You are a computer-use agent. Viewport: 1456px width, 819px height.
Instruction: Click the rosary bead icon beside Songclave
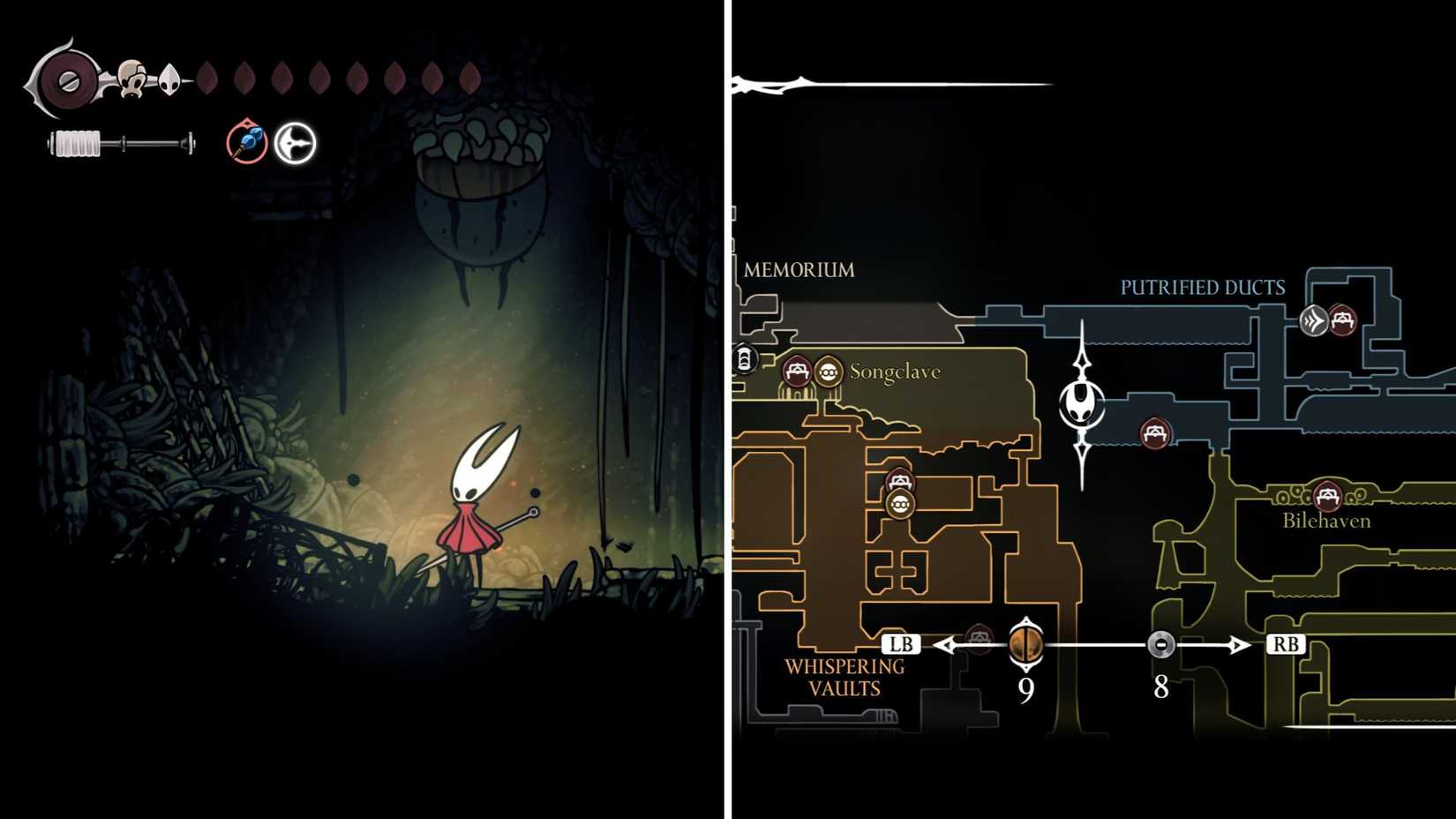(828, 372)
